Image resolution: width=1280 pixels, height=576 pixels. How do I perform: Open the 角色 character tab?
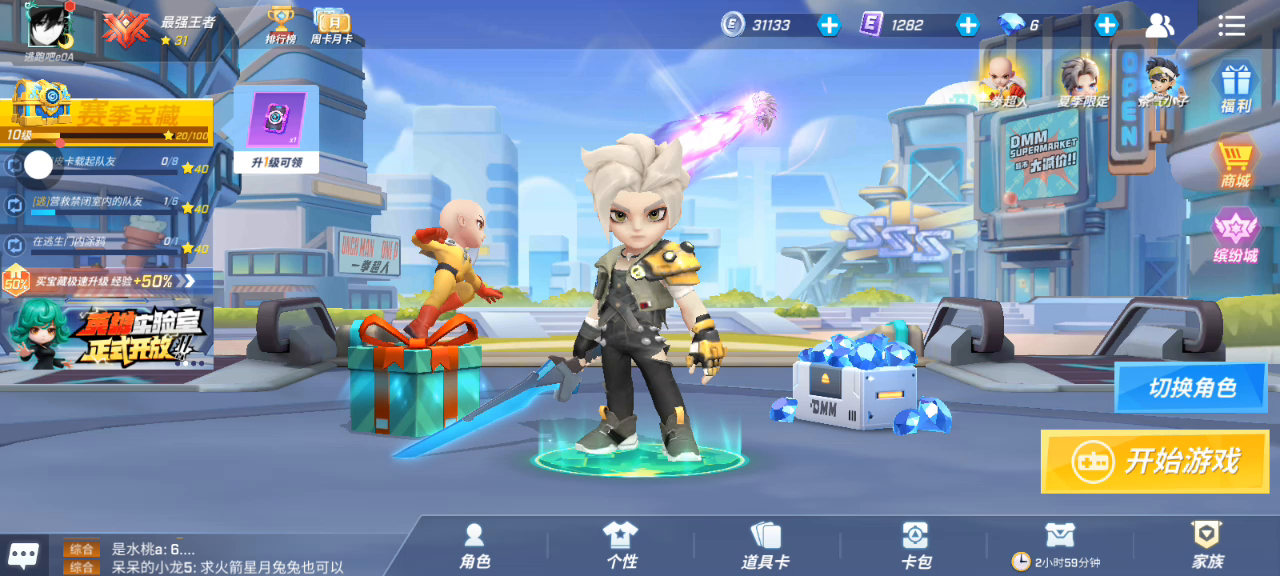click(475, 546)
